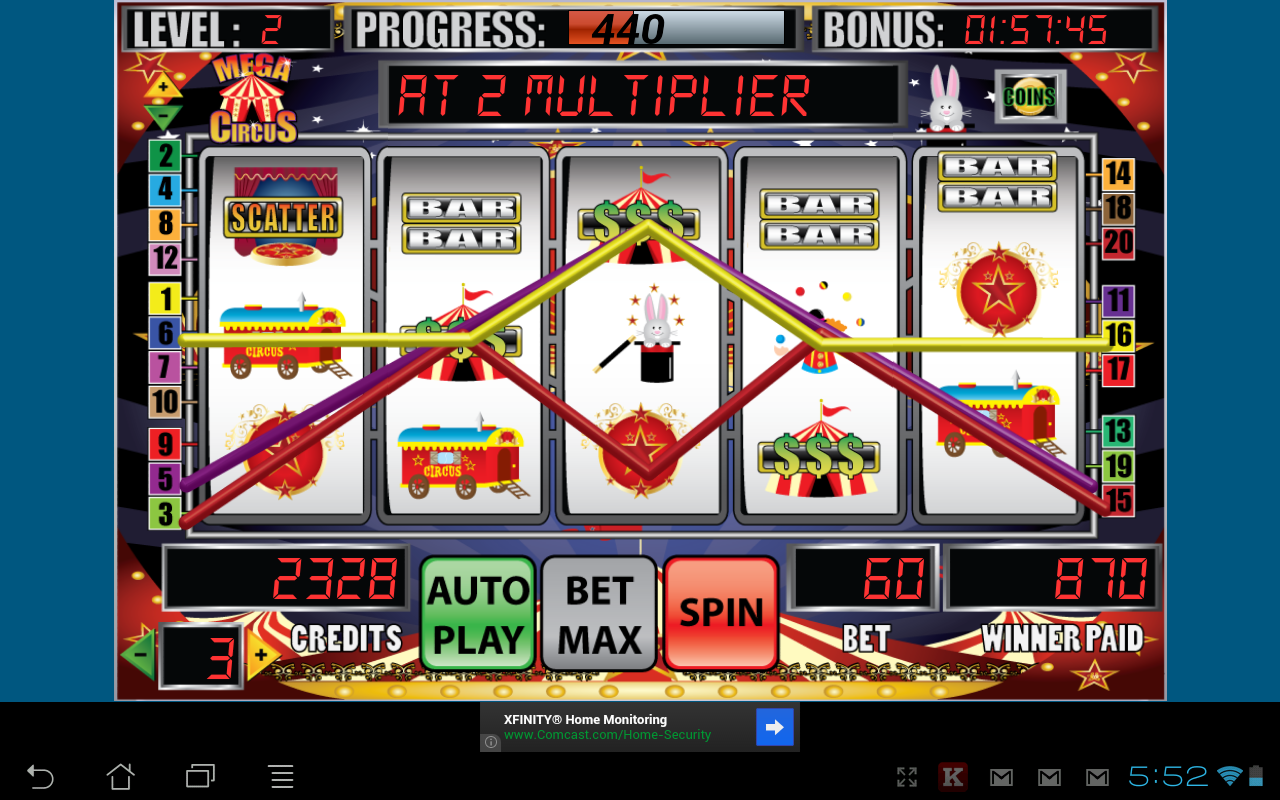1280x800 pixels.
Task: Tap the Android home icon
Action: click(120, 776)
